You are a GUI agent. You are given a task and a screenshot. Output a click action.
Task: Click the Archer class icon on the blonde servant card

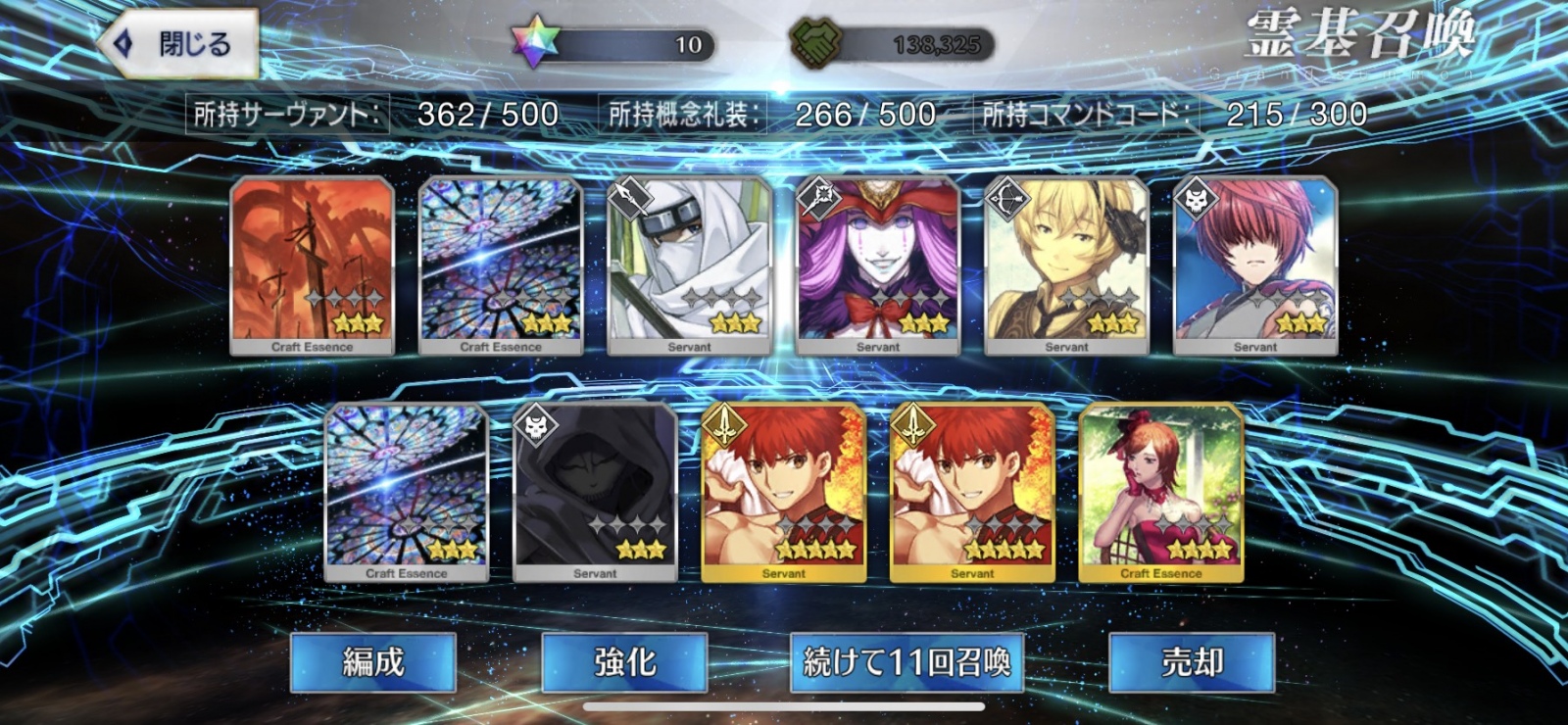(x=1005, y=197)
